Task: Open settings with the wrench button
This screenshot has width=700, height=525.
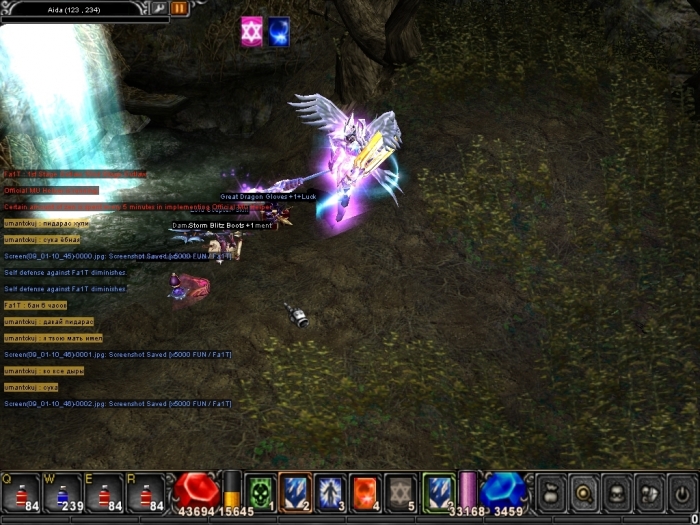Action: pos(158,8)
